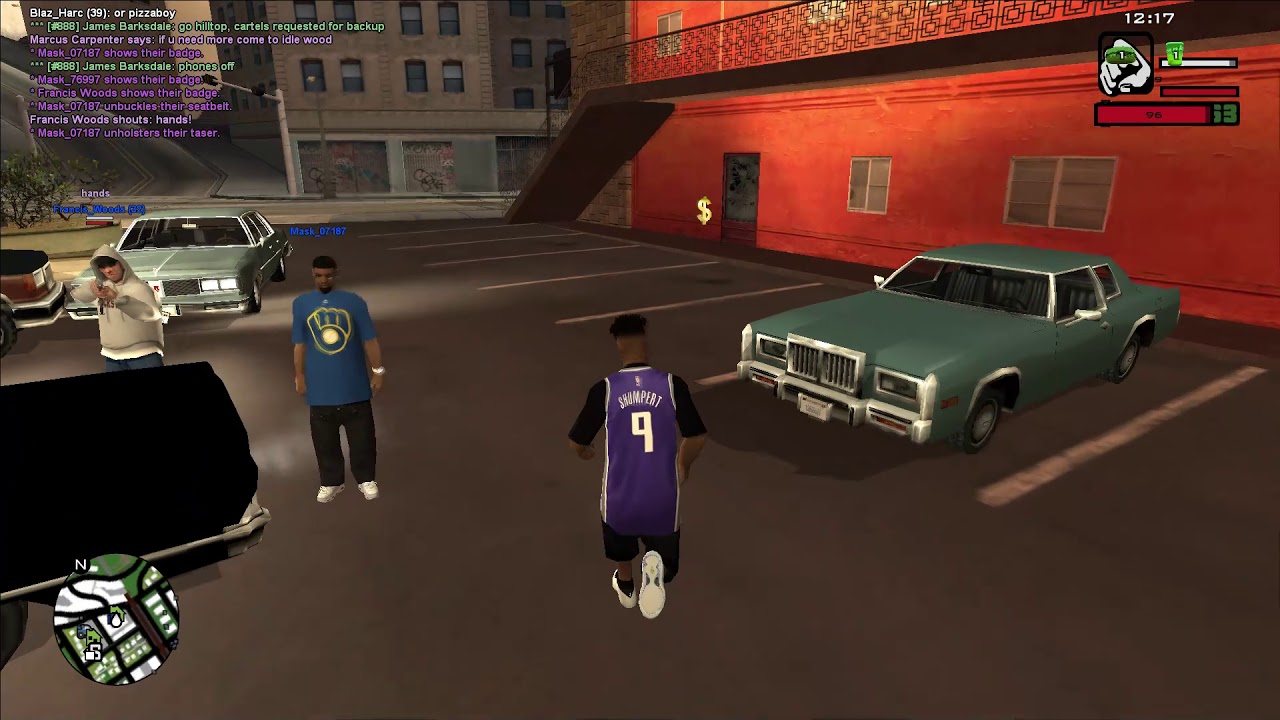
Task: Open the circular minimap radar
Action: [116, 620]
